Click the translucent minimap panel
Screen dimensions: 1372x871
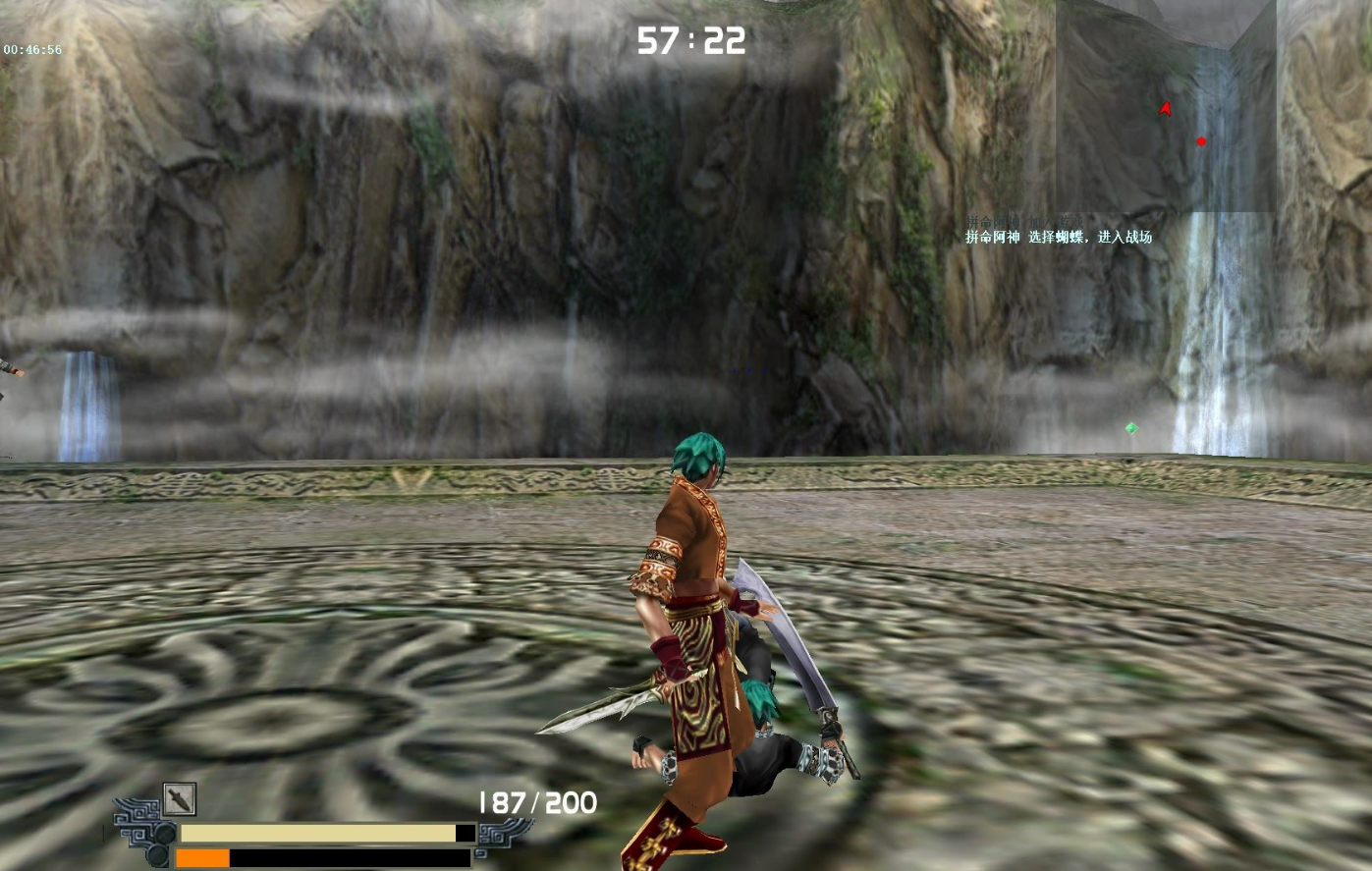(x=1166, y=106)
